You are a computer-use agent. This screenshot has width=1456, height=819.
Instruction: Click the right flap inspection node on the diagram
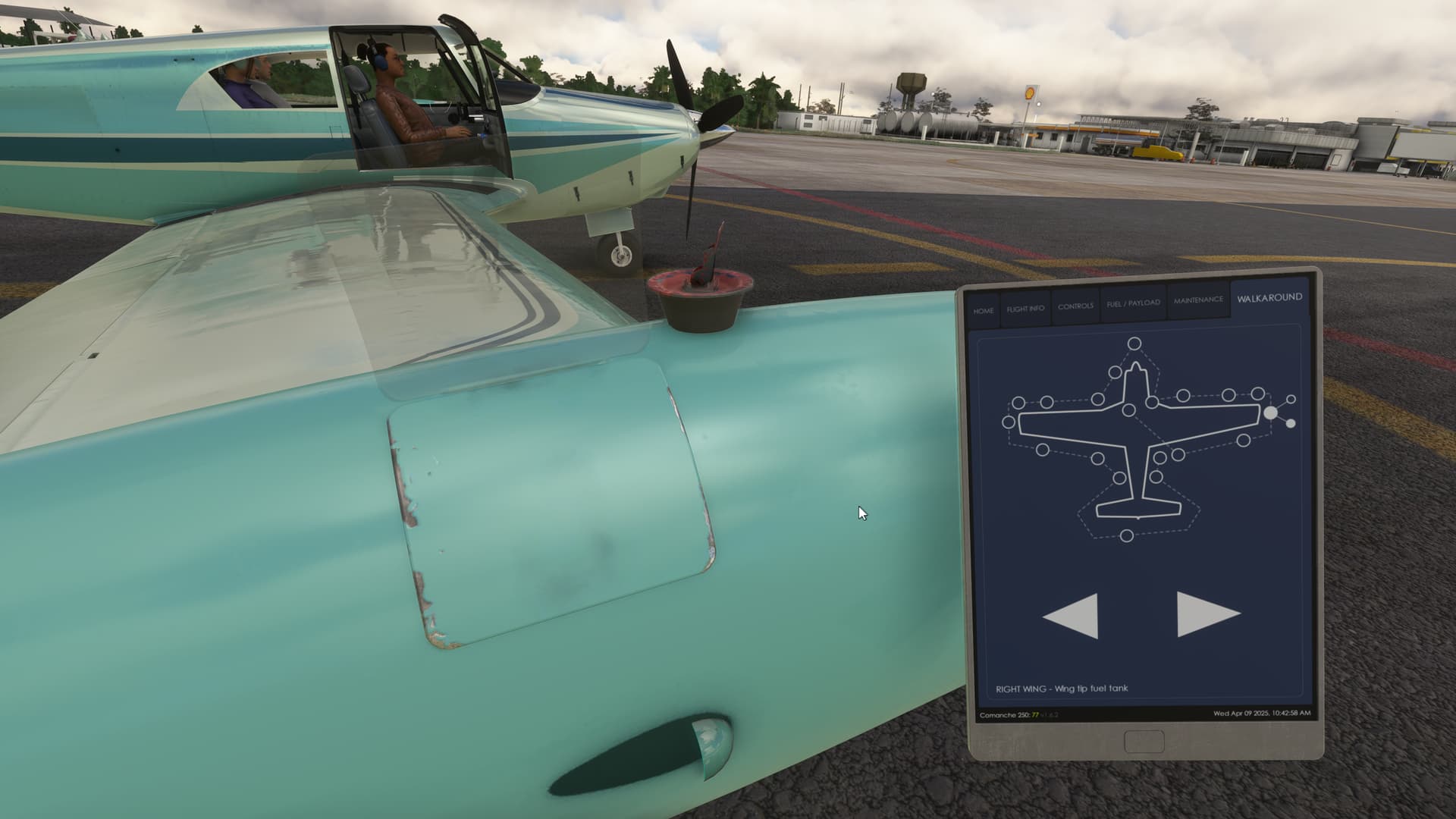(1242, 441)
